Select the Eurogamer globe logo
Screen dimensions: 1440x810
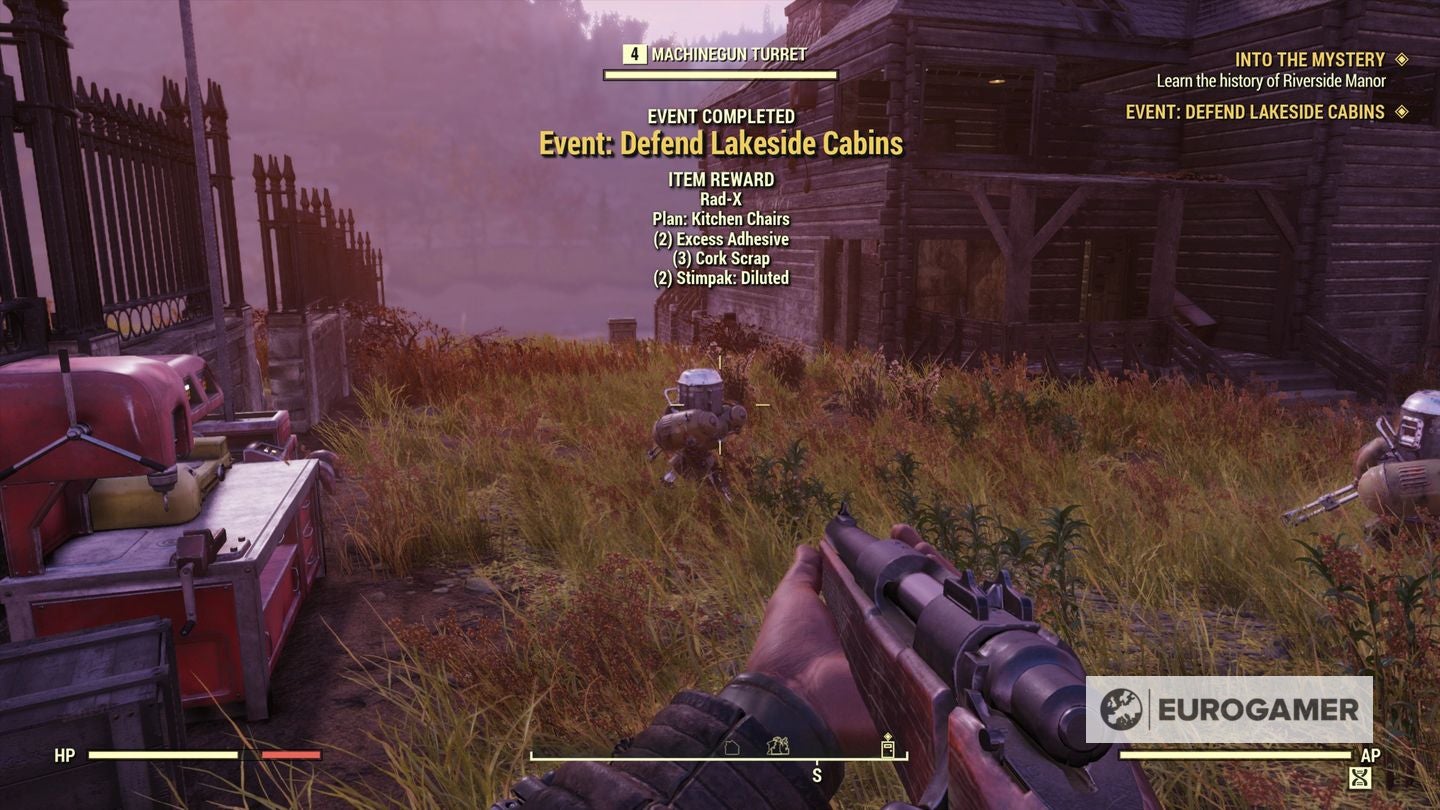[x=1119, y=709]
